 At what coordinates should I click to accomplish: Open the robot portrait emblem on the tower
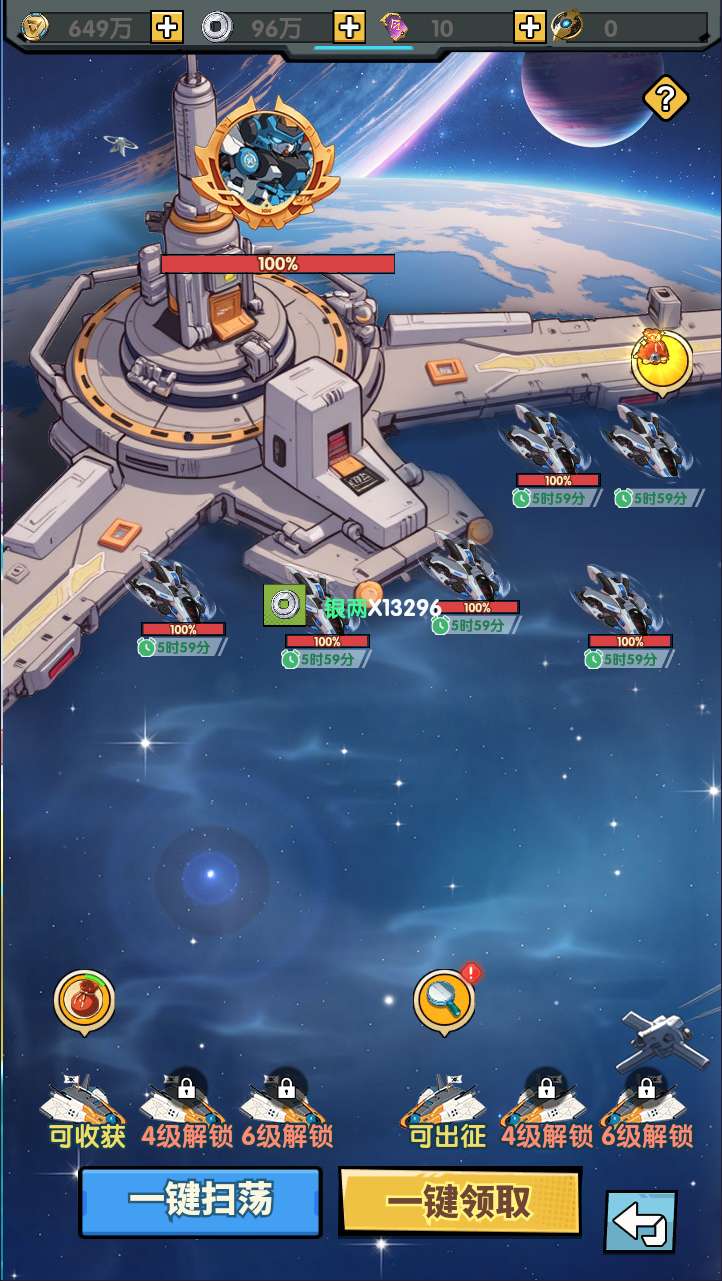tap(266, 165)
